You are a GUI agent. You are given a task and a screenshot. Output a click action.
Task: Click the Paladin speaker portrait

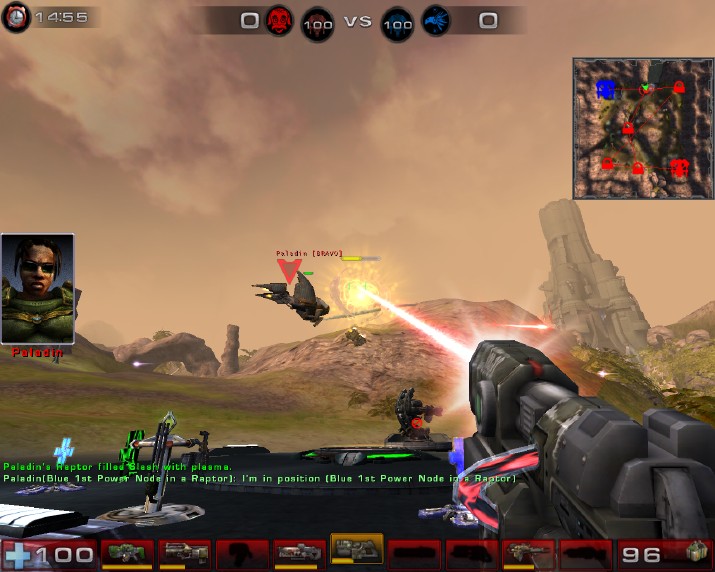pos(38,289)
